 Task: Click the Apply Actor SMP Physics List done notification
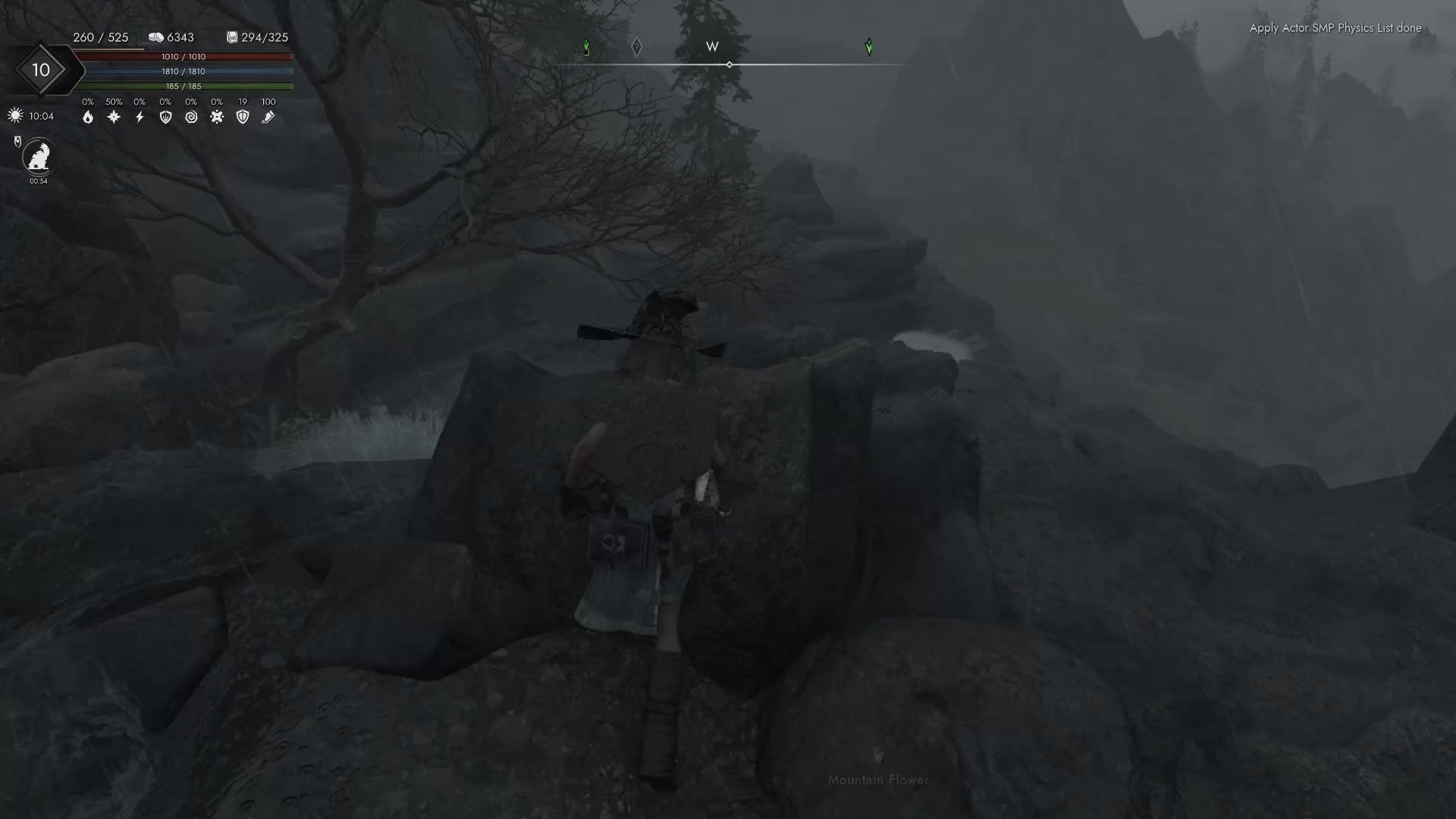click(x=1335, y=28)
